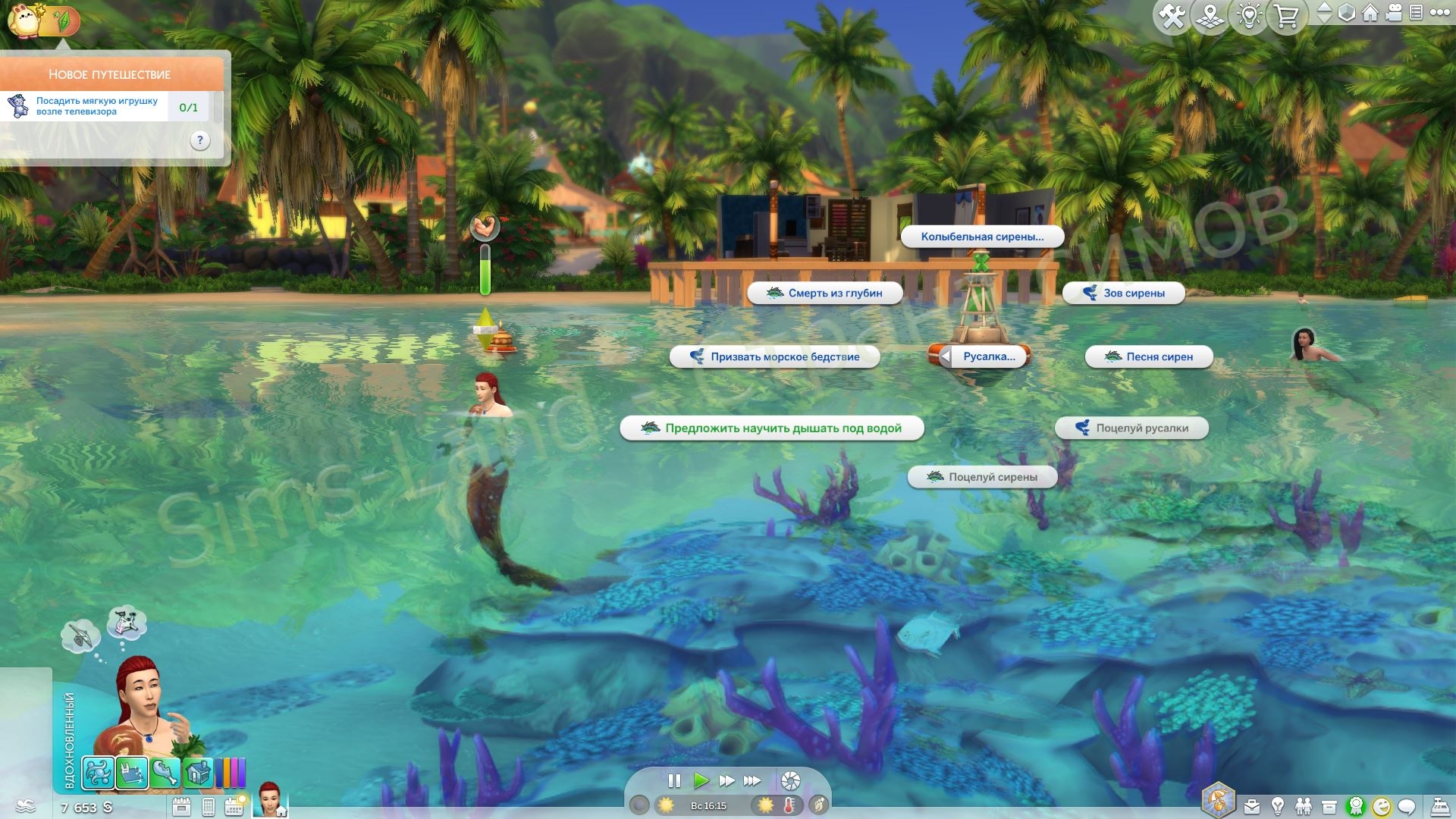Select «Призвать морское бедствие» interaction
This screenshot has width=1456, height=819.
775,357
